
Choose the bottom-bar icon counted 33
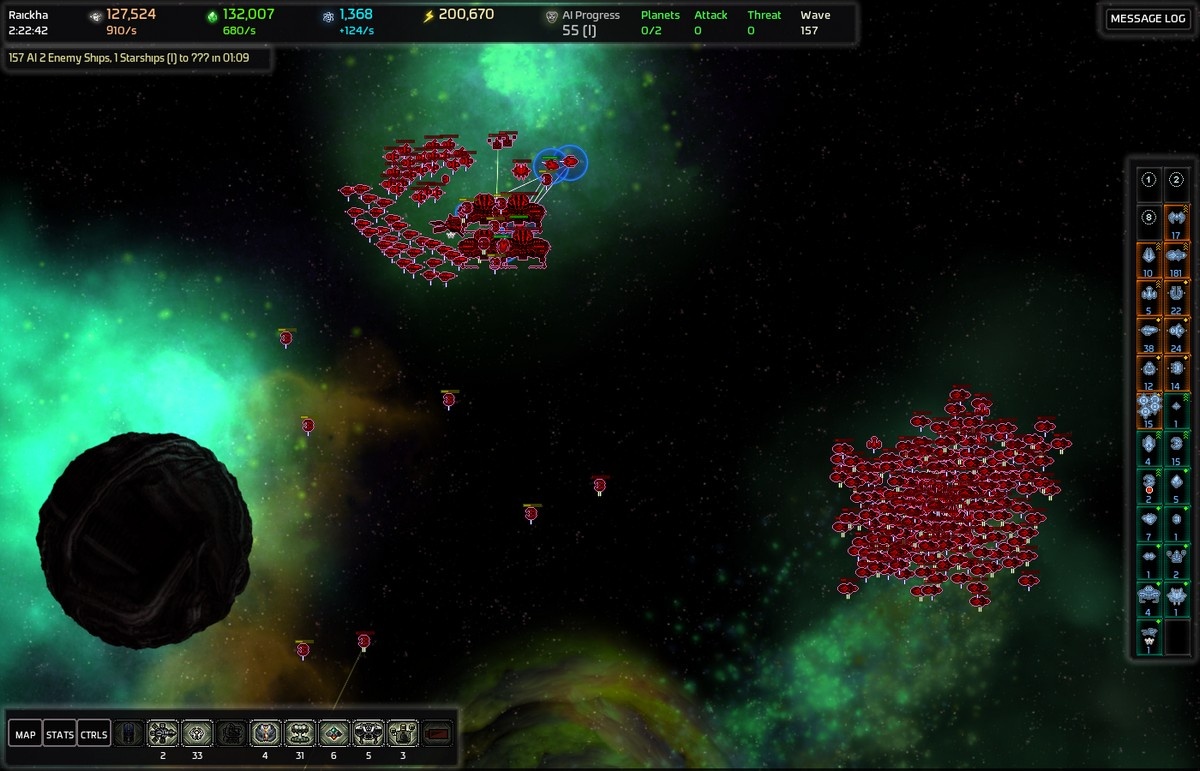pyautogui.click(x=197, y=734)
